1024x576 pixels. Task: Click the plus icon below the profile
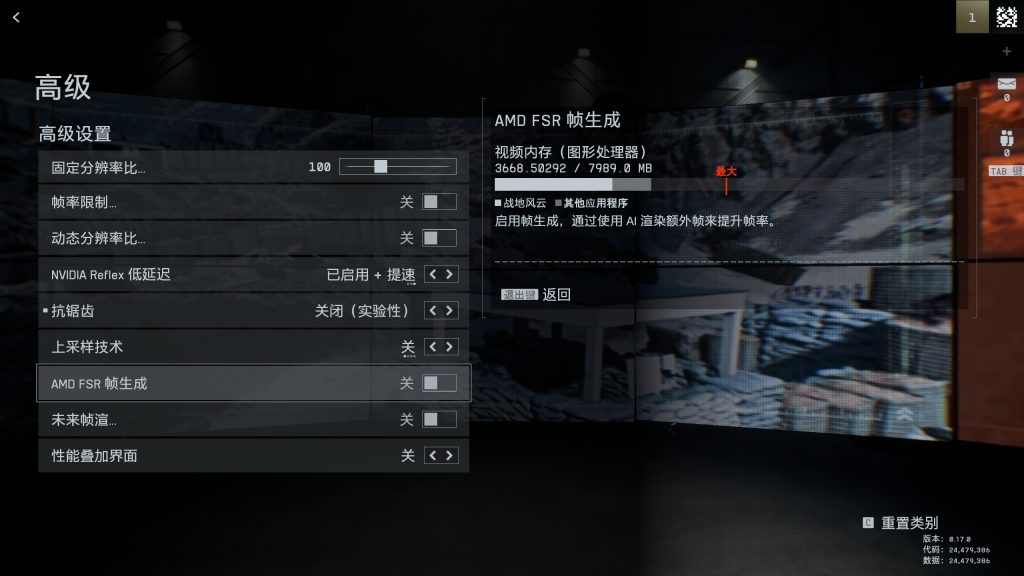[x=1006, y=50]
